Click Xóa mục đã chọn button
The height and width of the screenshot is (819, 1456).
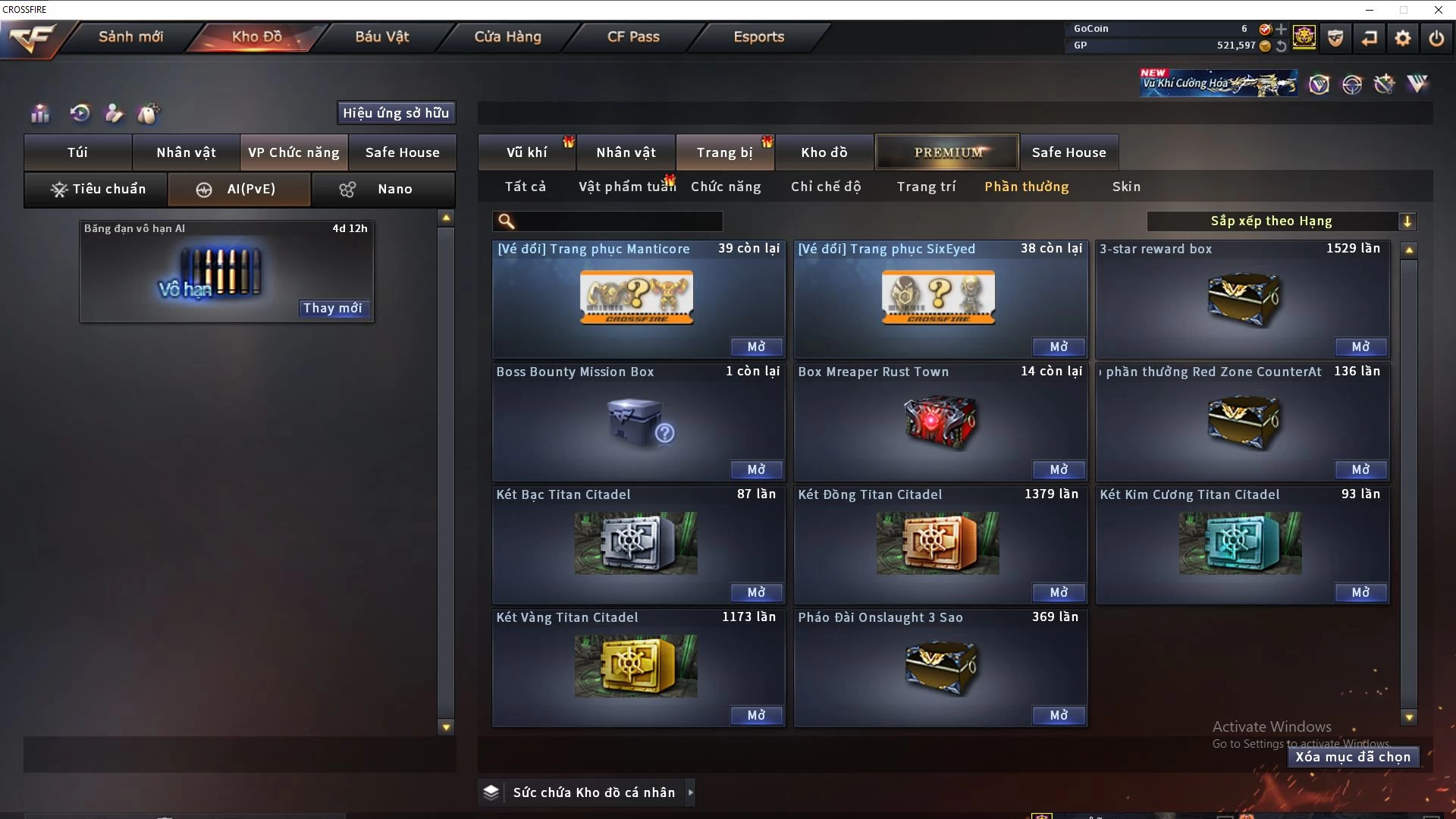coord(1353,757)
